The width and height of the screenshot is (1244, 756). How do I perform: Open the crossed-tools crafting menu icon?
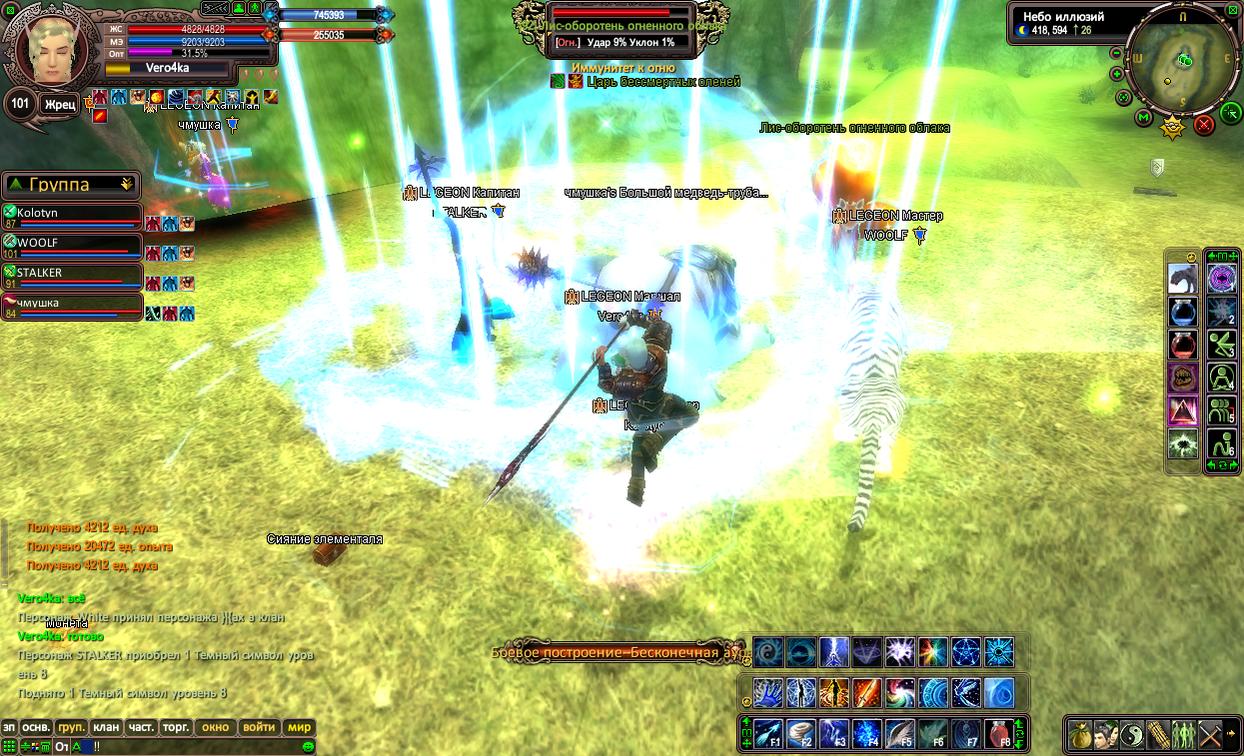point(1210,734)
